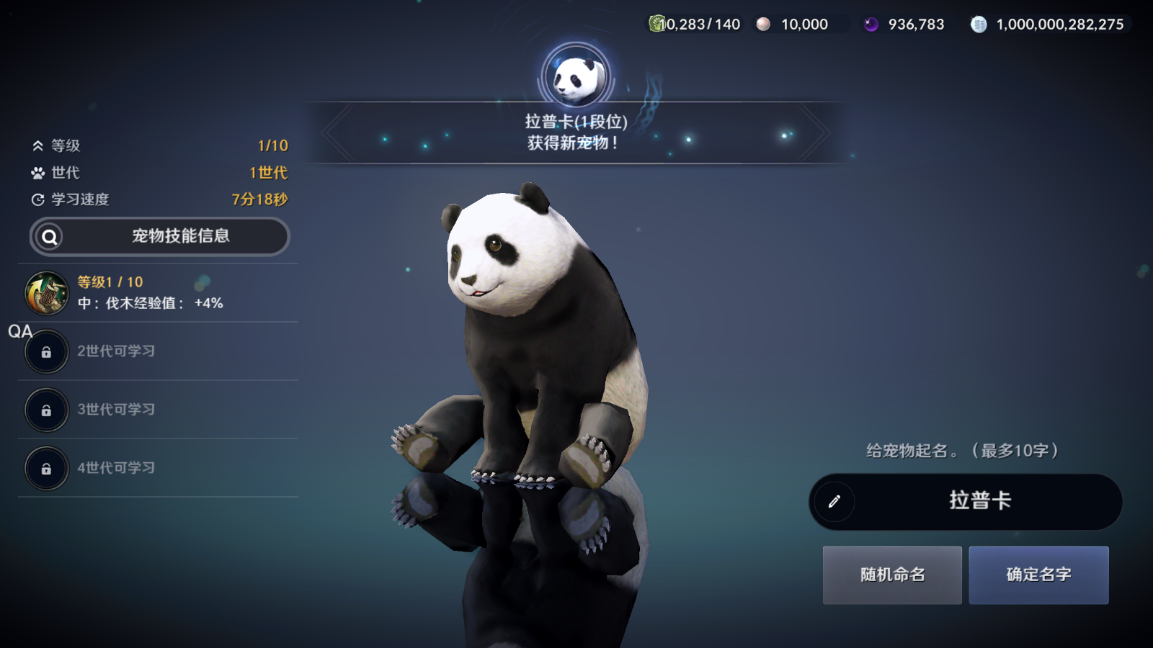This screenshot has width=1153, height=648.
Task: Select the locked 2世代可学习 skill slot
Action: coord(47,352)
